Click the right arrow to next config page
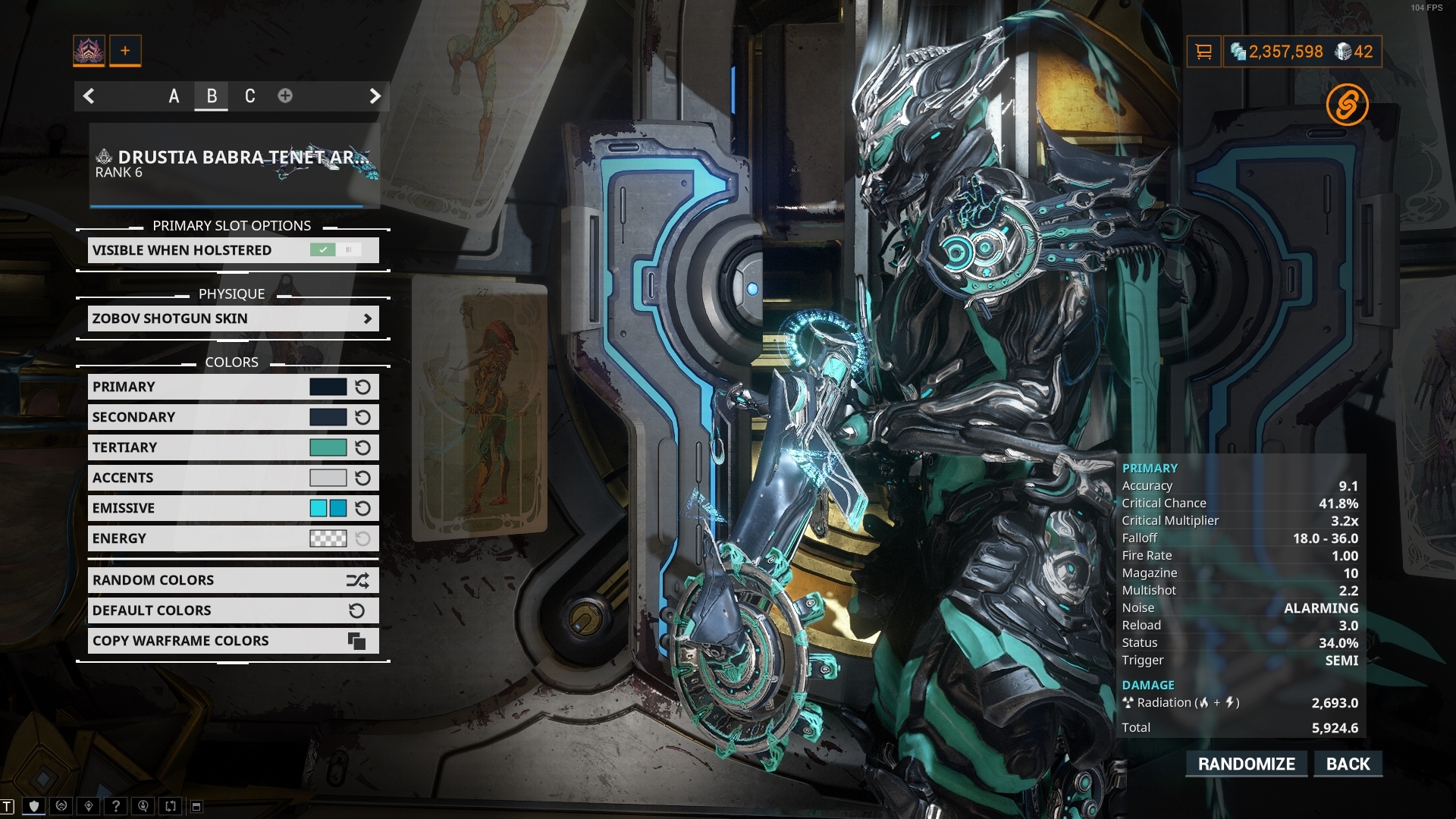This screenshot has width=1456, height=819. pos(374,96)
